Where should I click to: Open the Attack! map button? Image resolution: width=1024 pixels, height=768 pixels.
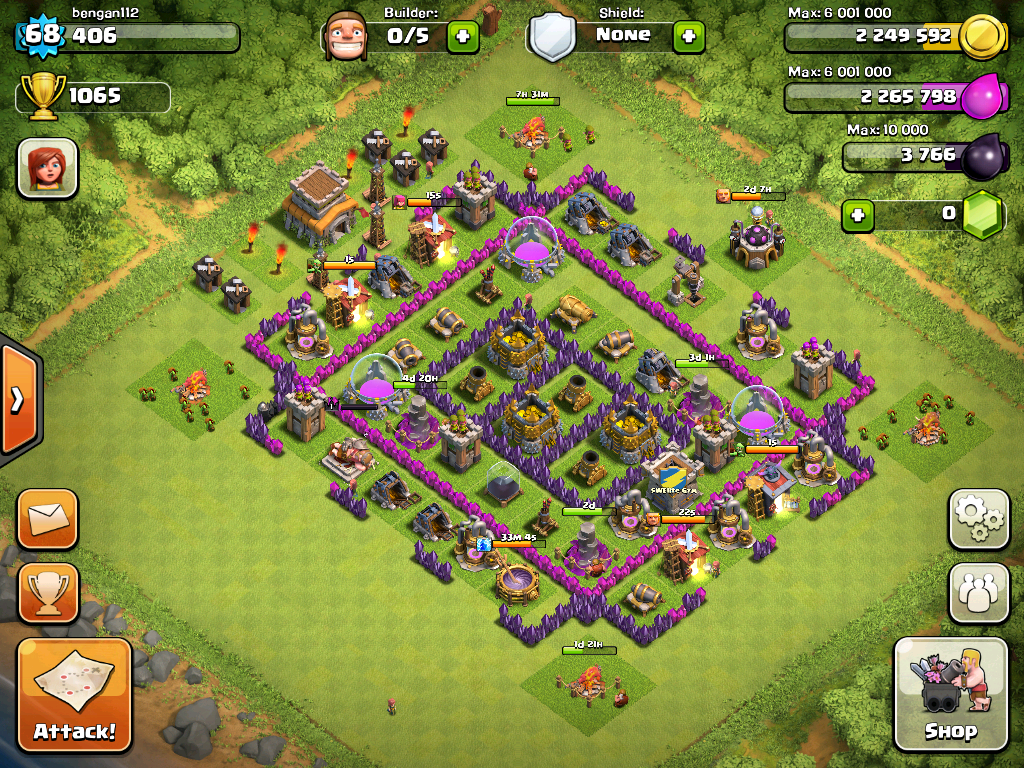(74, 696)
